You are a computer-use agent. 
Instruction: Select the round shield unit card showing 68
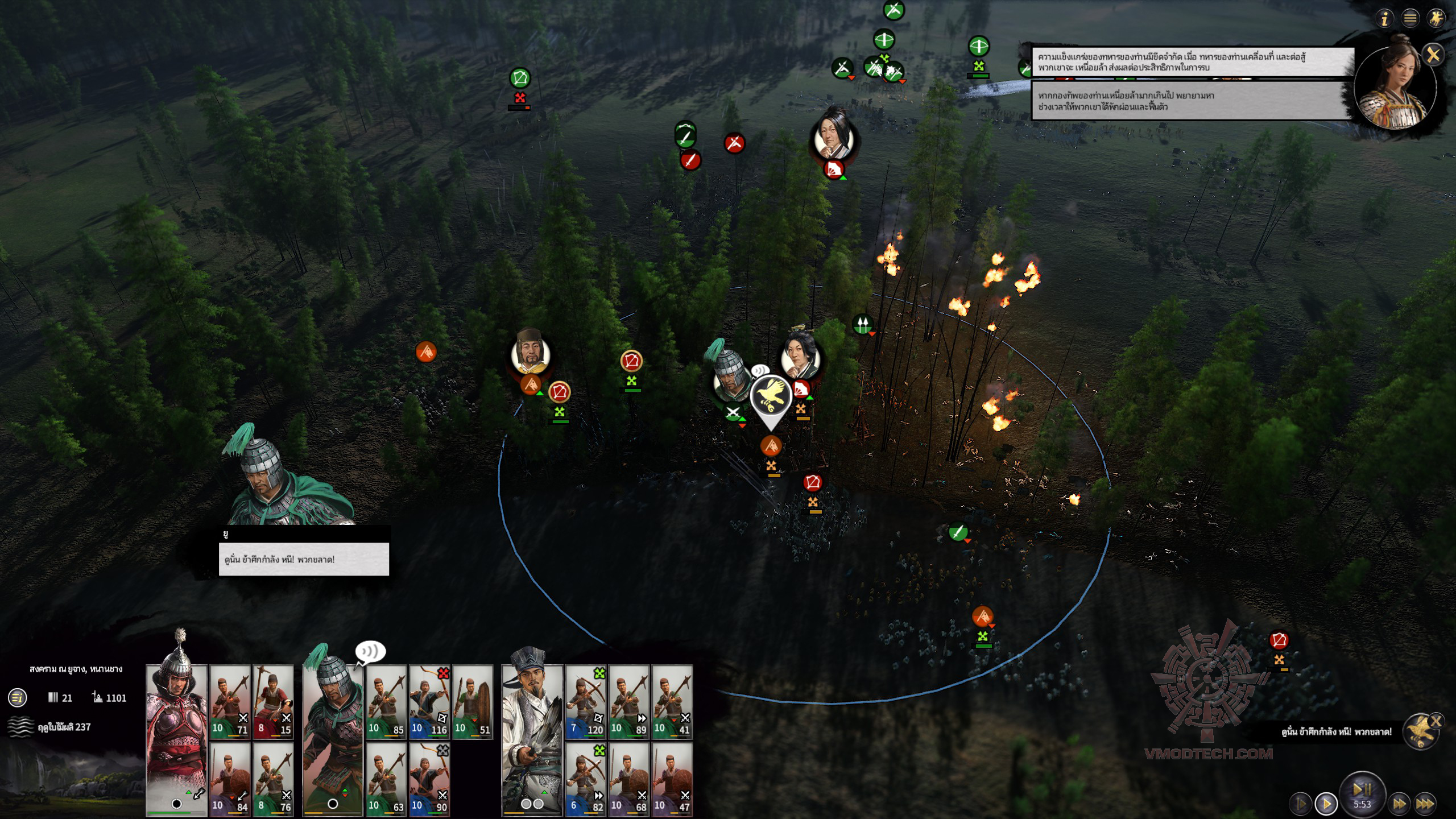629,779
